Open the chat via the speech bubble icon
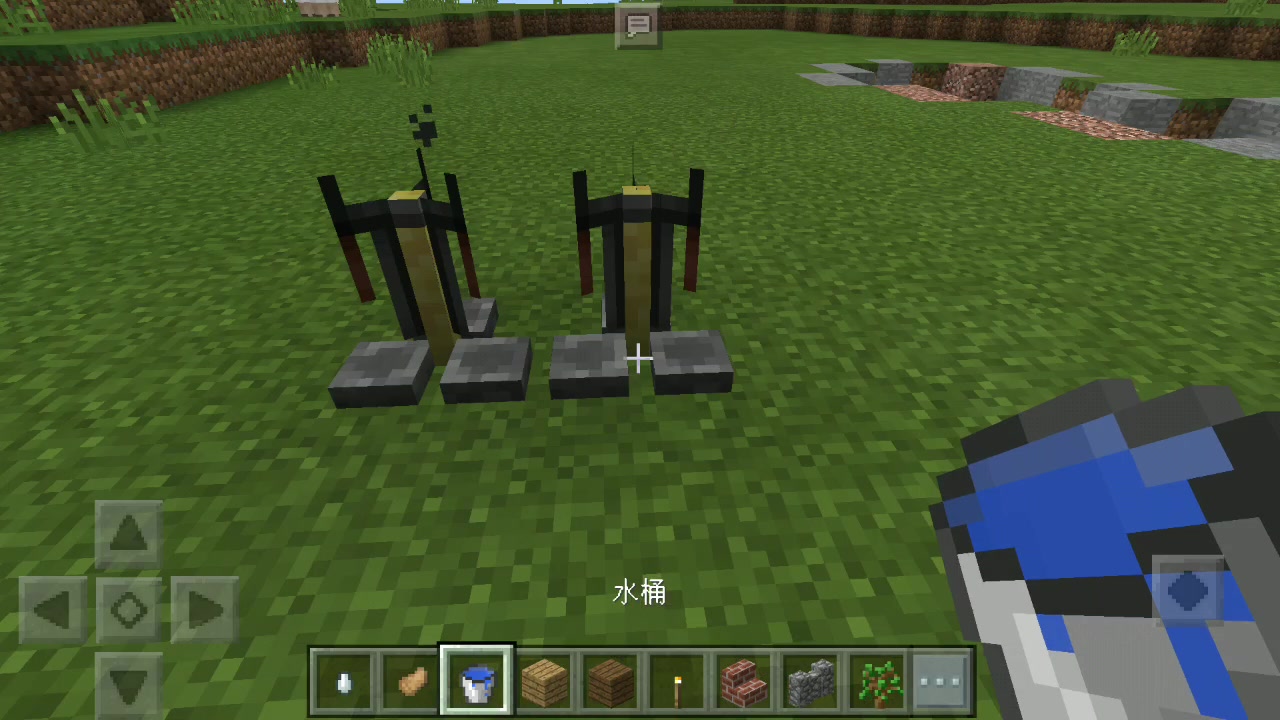Screen dimensions: 1280x720 [x=638, y=25]
